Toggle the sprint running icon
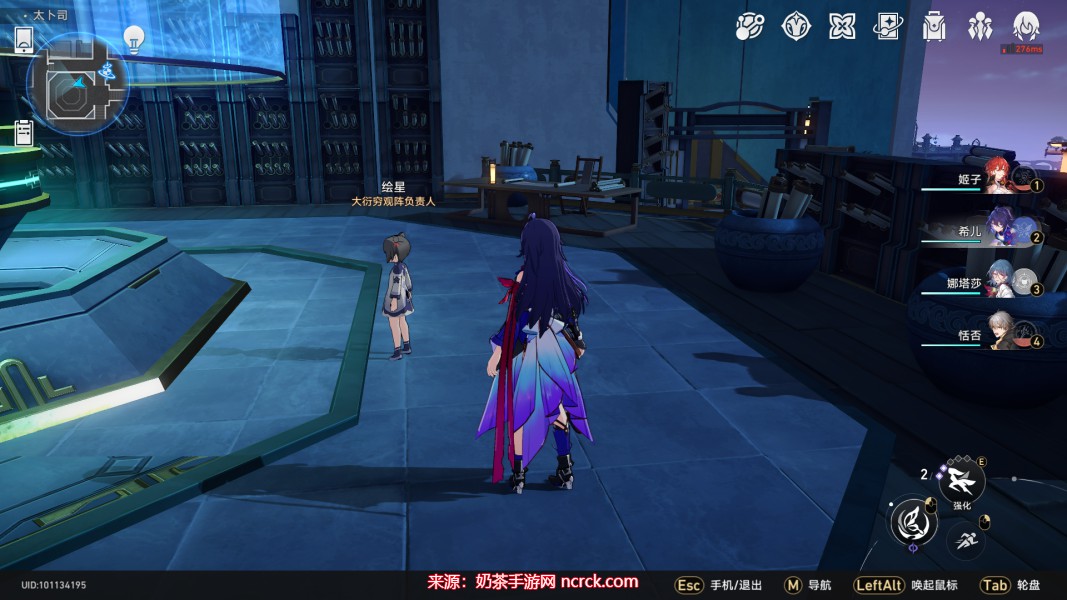The height and width of the screenshot is (600, 1067). 965,541
